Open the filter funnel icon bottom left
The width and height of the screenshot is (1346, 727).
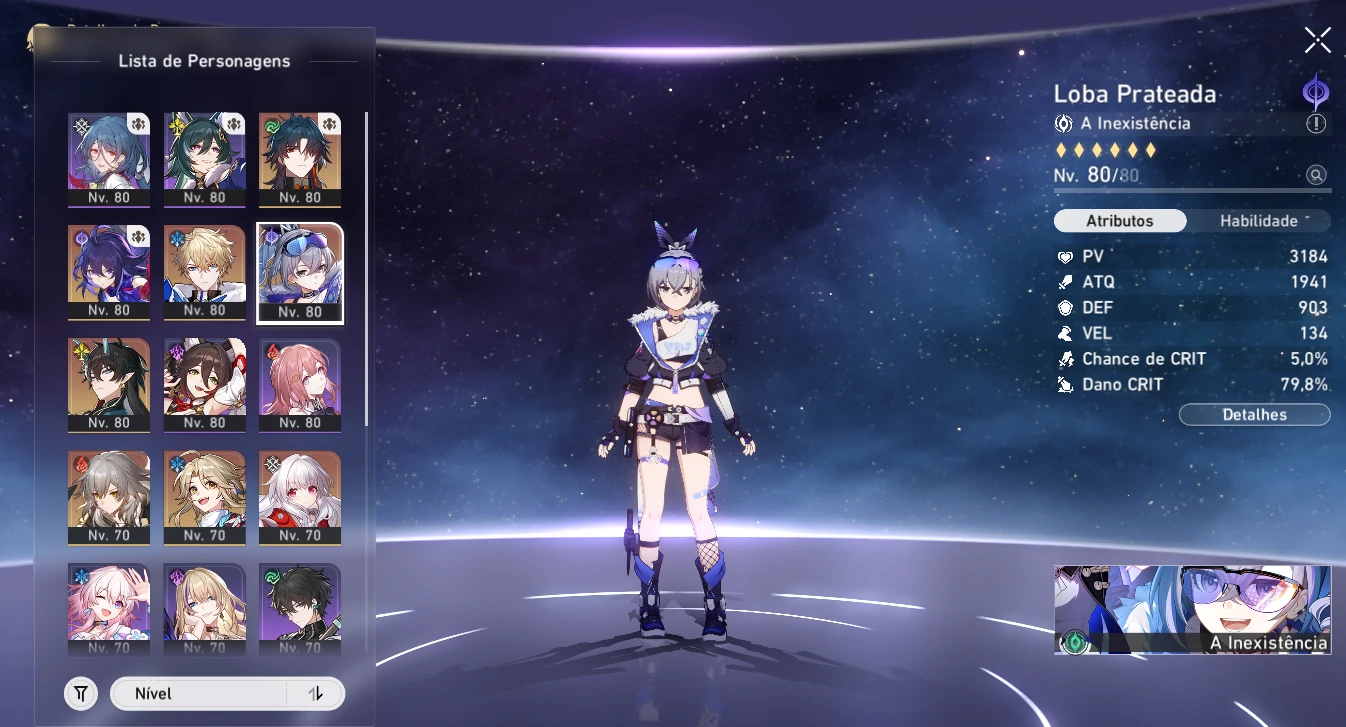[x=81, y=693]
